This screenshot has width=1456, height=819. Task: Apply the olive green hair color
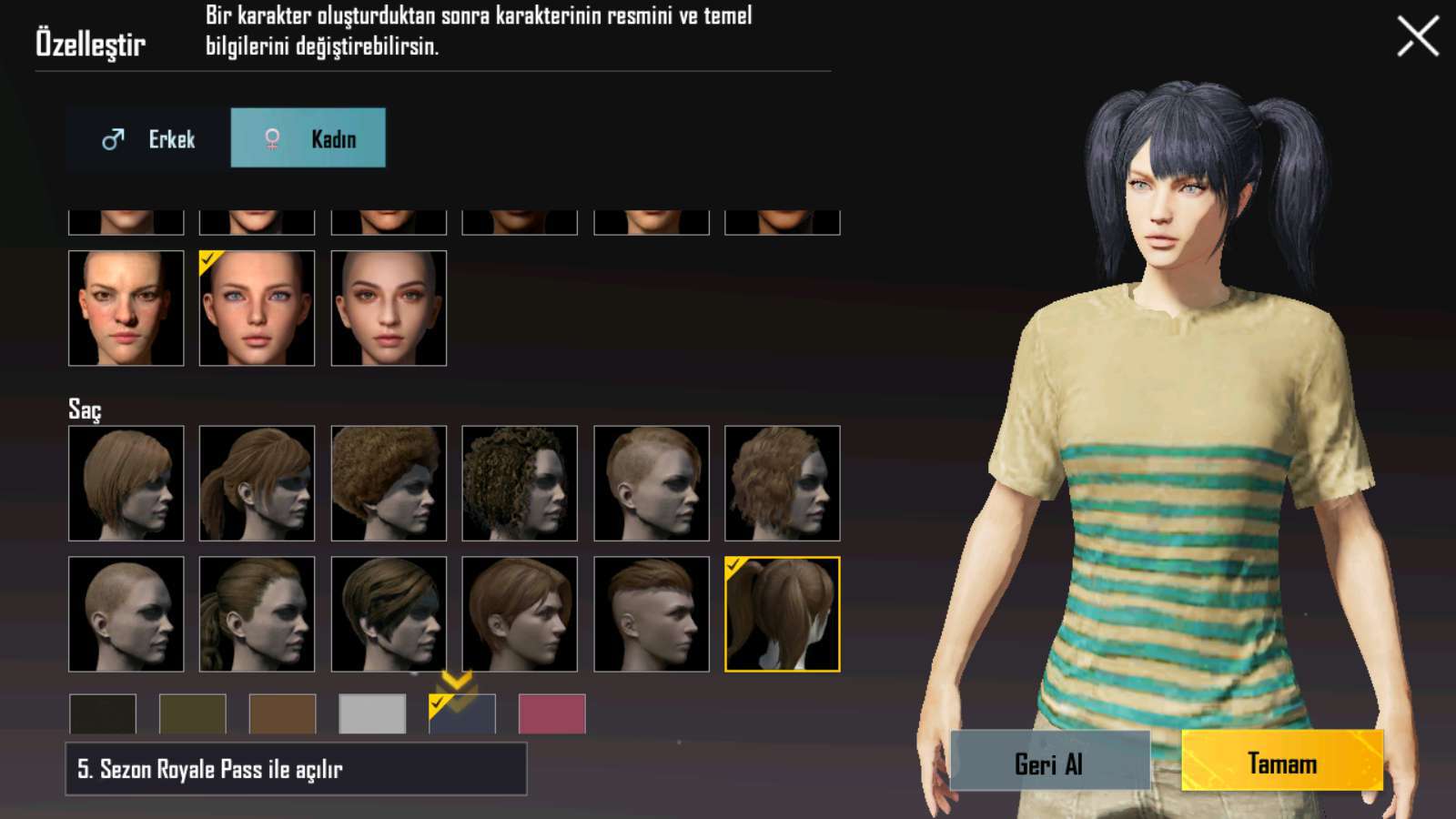point(193,714)
